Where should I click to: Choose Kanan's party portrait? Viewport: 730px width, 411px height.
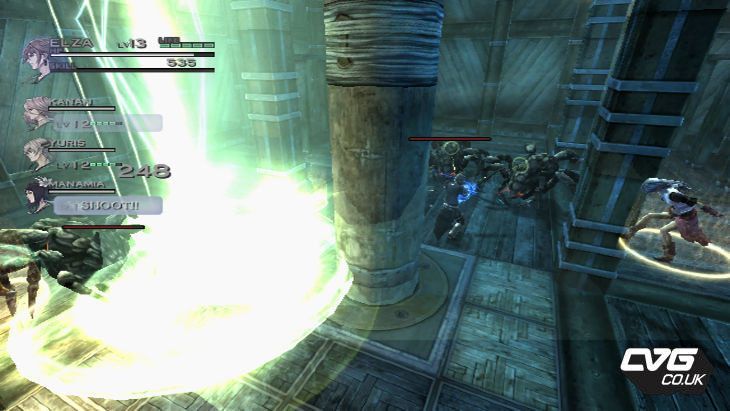(38, 112)
